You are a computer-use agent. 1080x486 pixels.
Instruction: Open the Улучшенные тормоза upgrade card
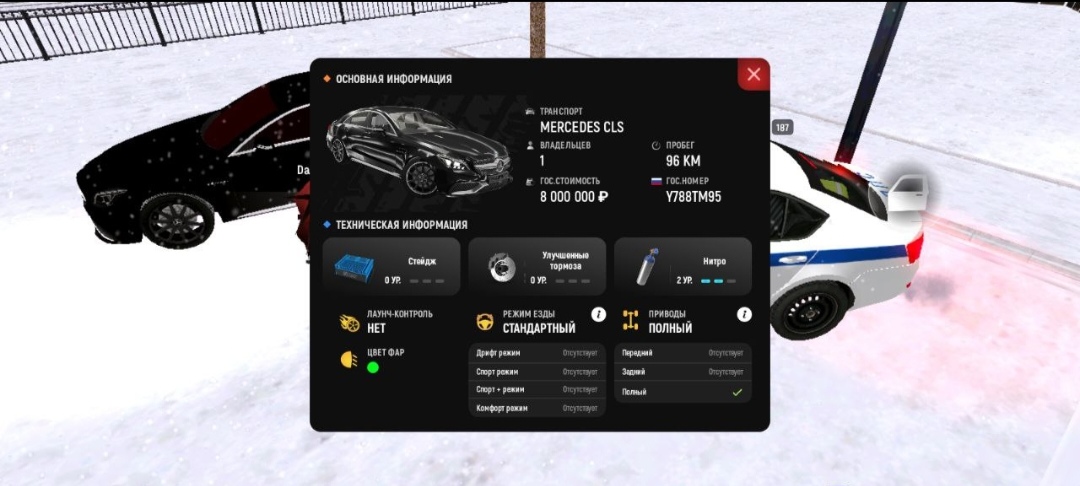click(537, 266)
